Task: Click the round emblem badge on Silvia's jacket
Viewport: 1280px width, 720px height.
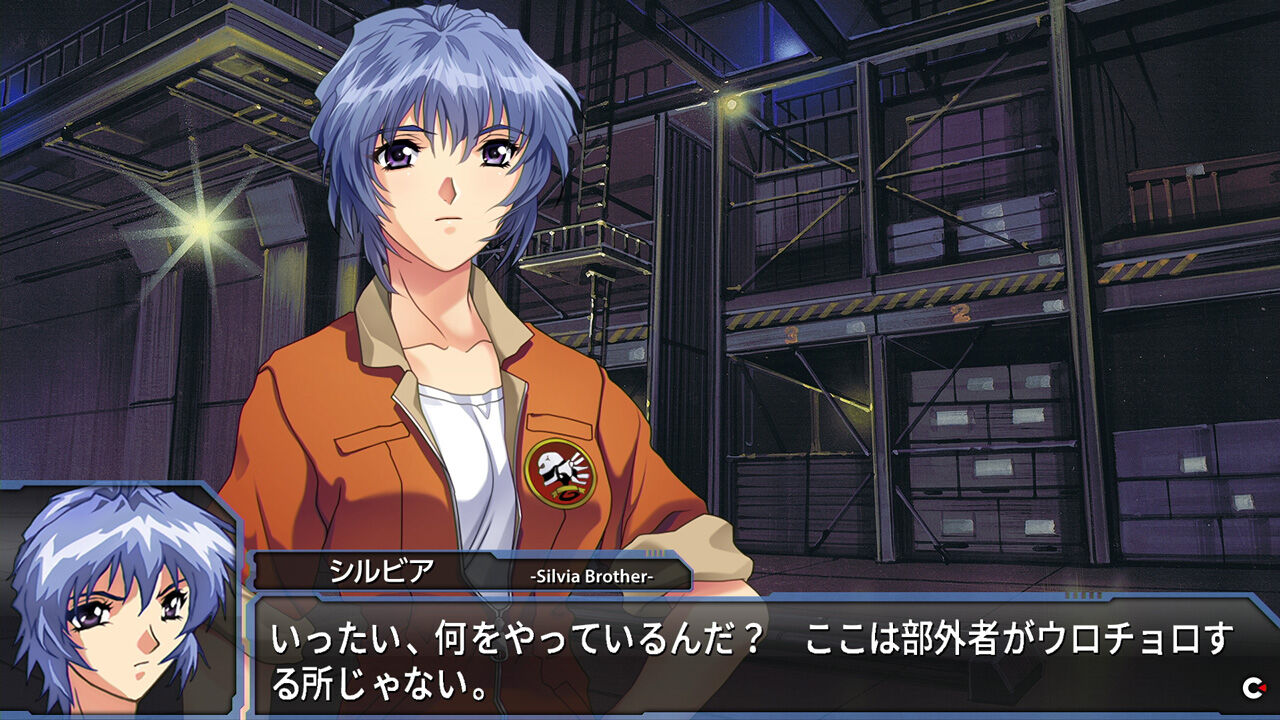Action: point(559,470)
